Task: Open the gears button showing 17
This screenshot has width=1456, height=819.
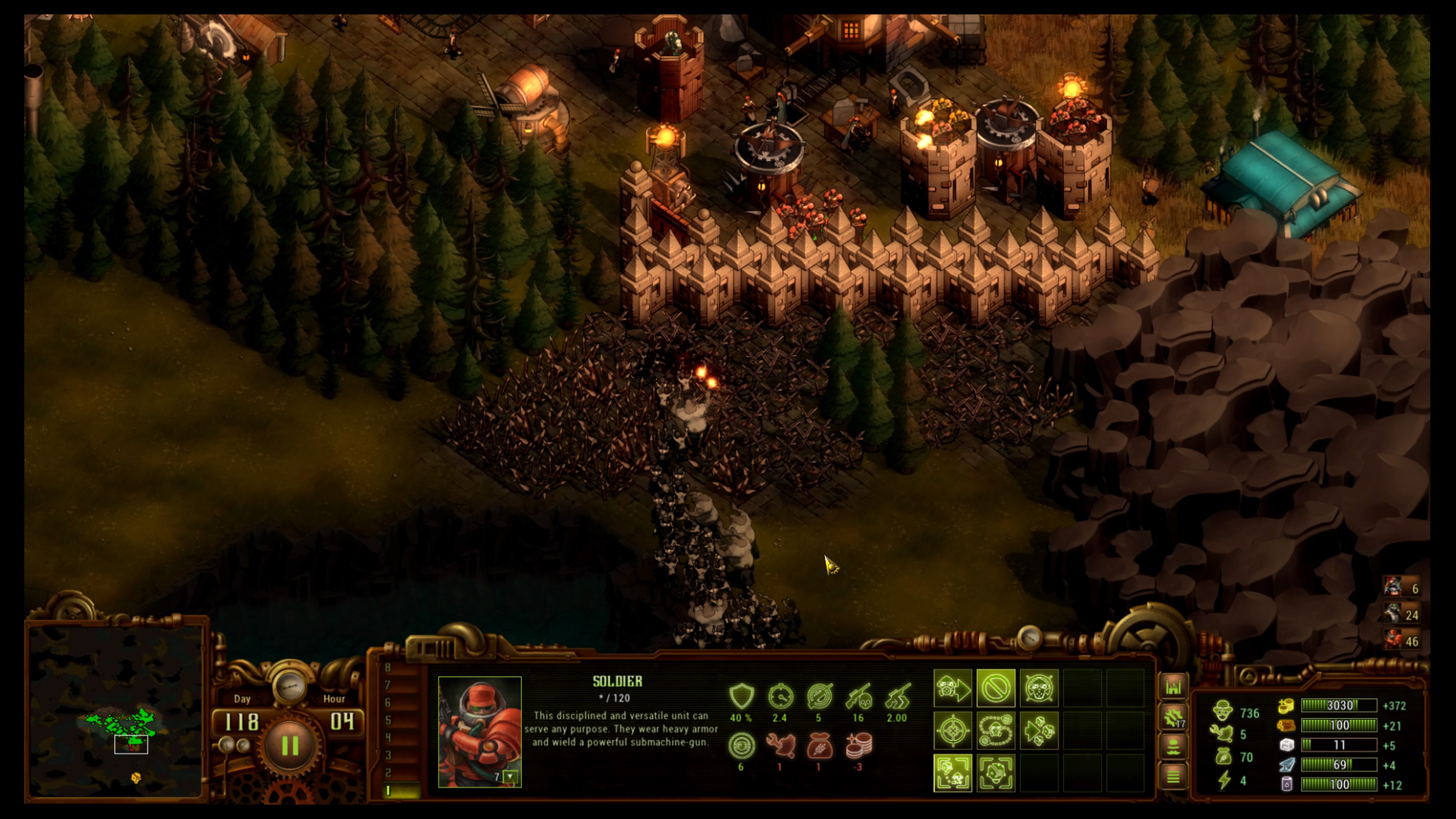Action: [x=1174, y=717]
